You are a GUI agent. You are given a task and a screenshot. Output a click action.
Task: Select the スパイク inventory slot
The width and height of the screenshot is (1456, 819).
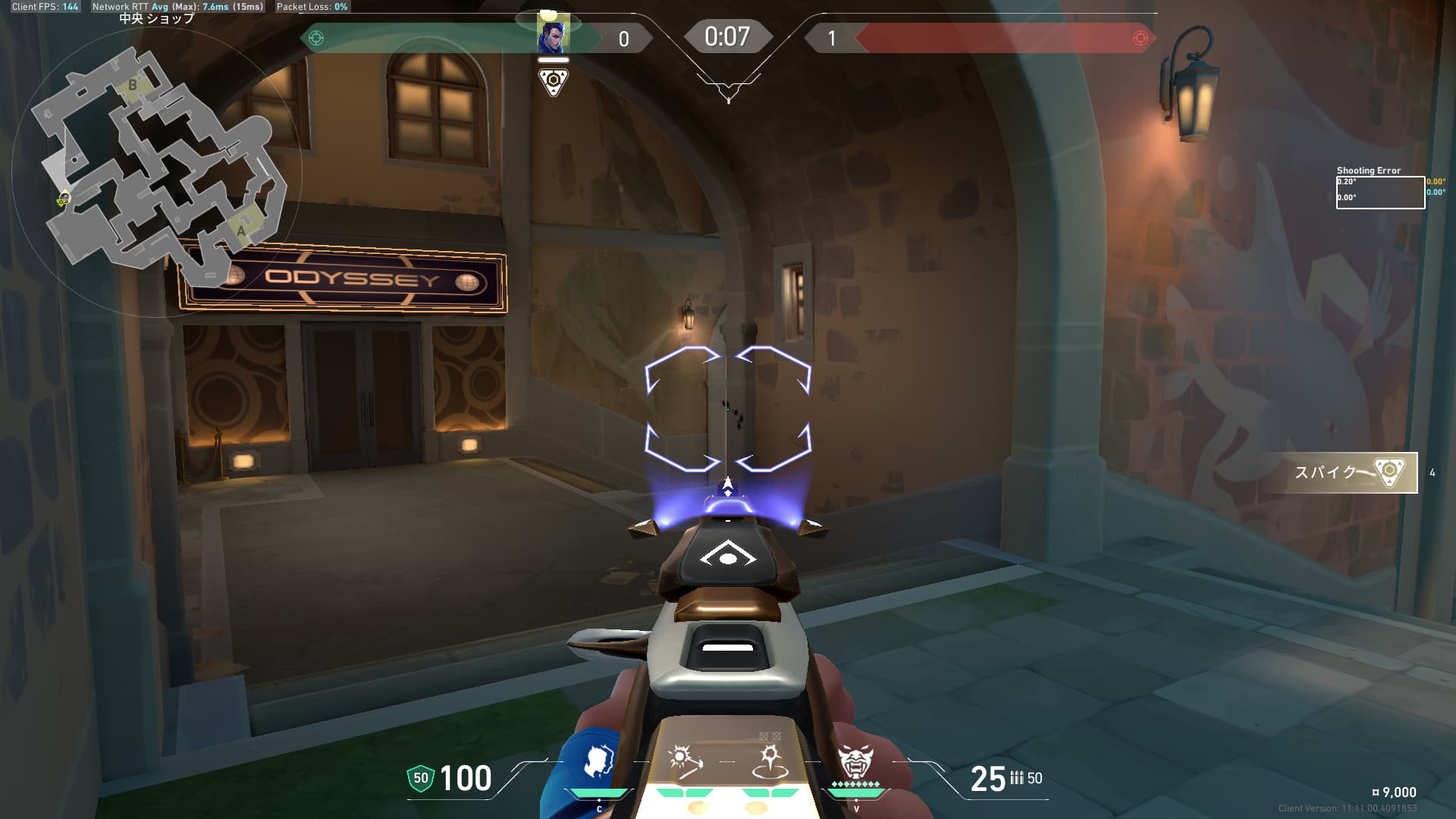tap(1350, 472)
